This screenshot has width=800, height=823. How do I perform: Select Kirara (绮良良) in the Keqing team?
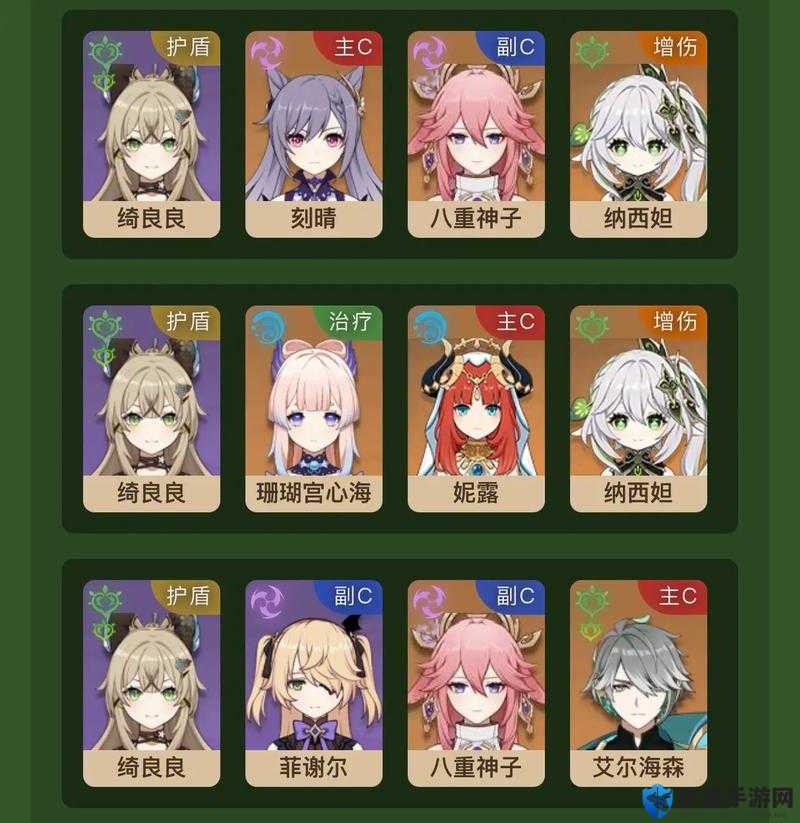[x=151, y=134]
